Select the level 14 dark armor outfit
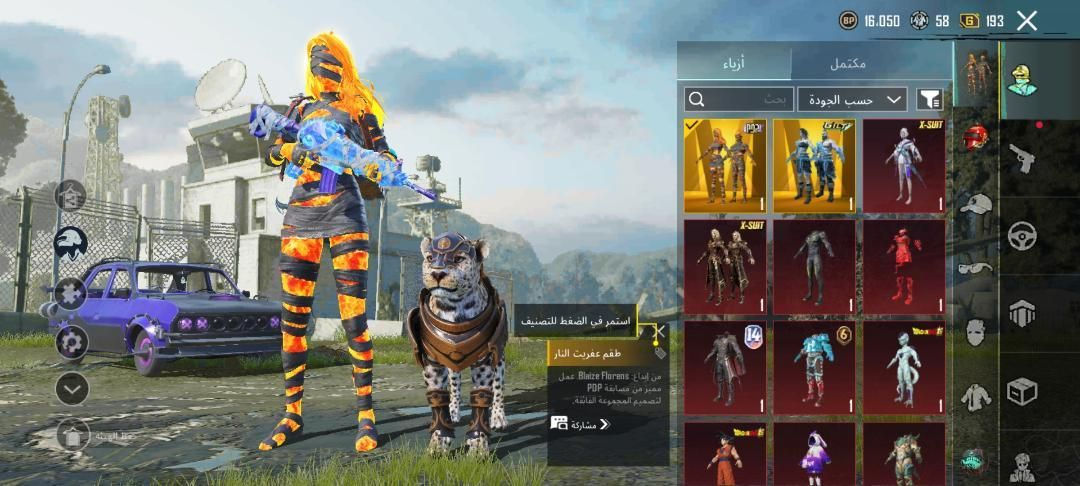Screen dimensions: 1080x486 pyautogui.click(x=725, y=368)
